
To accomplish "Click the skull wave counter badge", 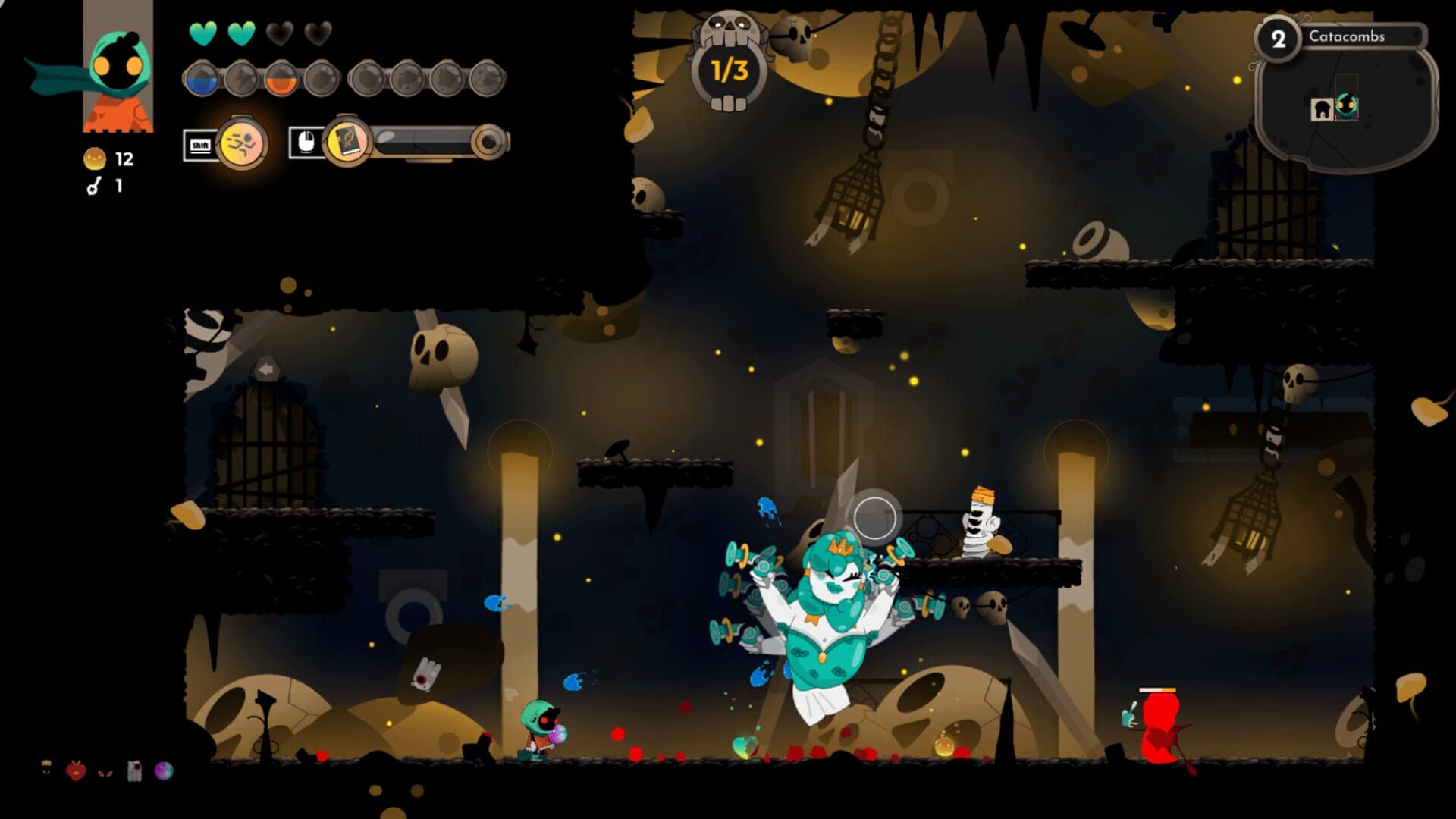I will click(729, 67).
